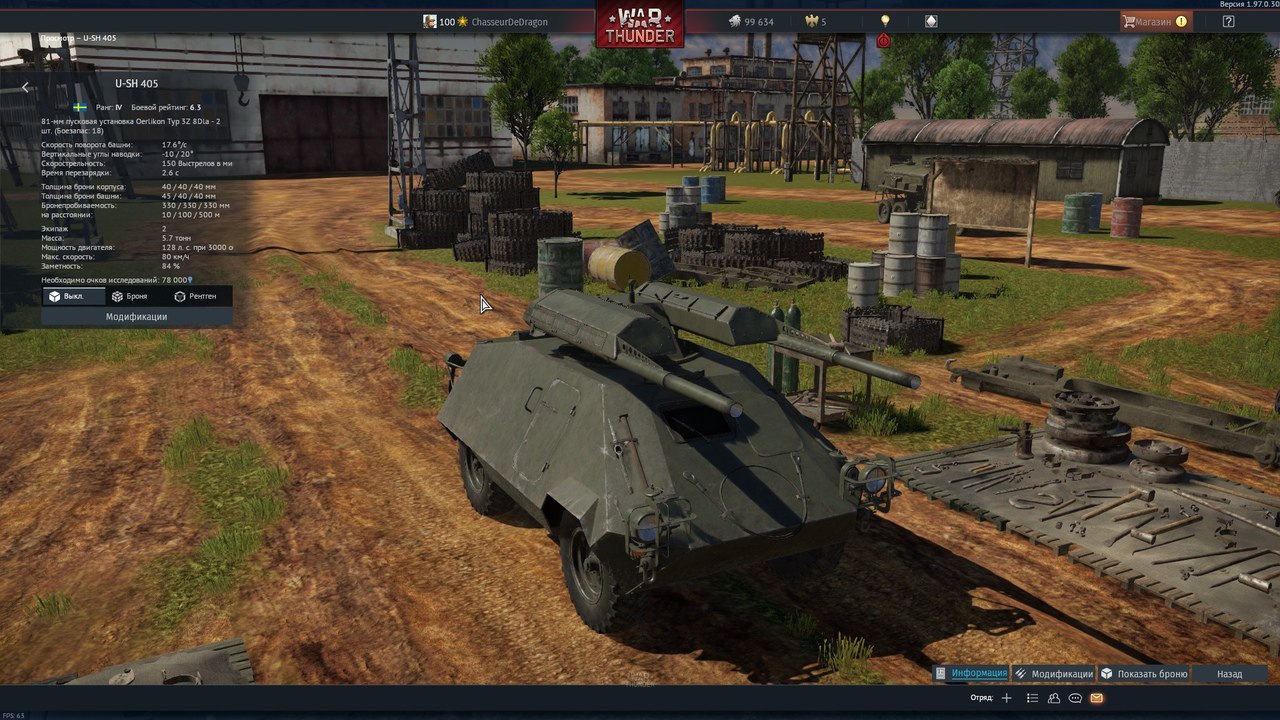Click the light bulb icon in top bar

pos(884,21)
